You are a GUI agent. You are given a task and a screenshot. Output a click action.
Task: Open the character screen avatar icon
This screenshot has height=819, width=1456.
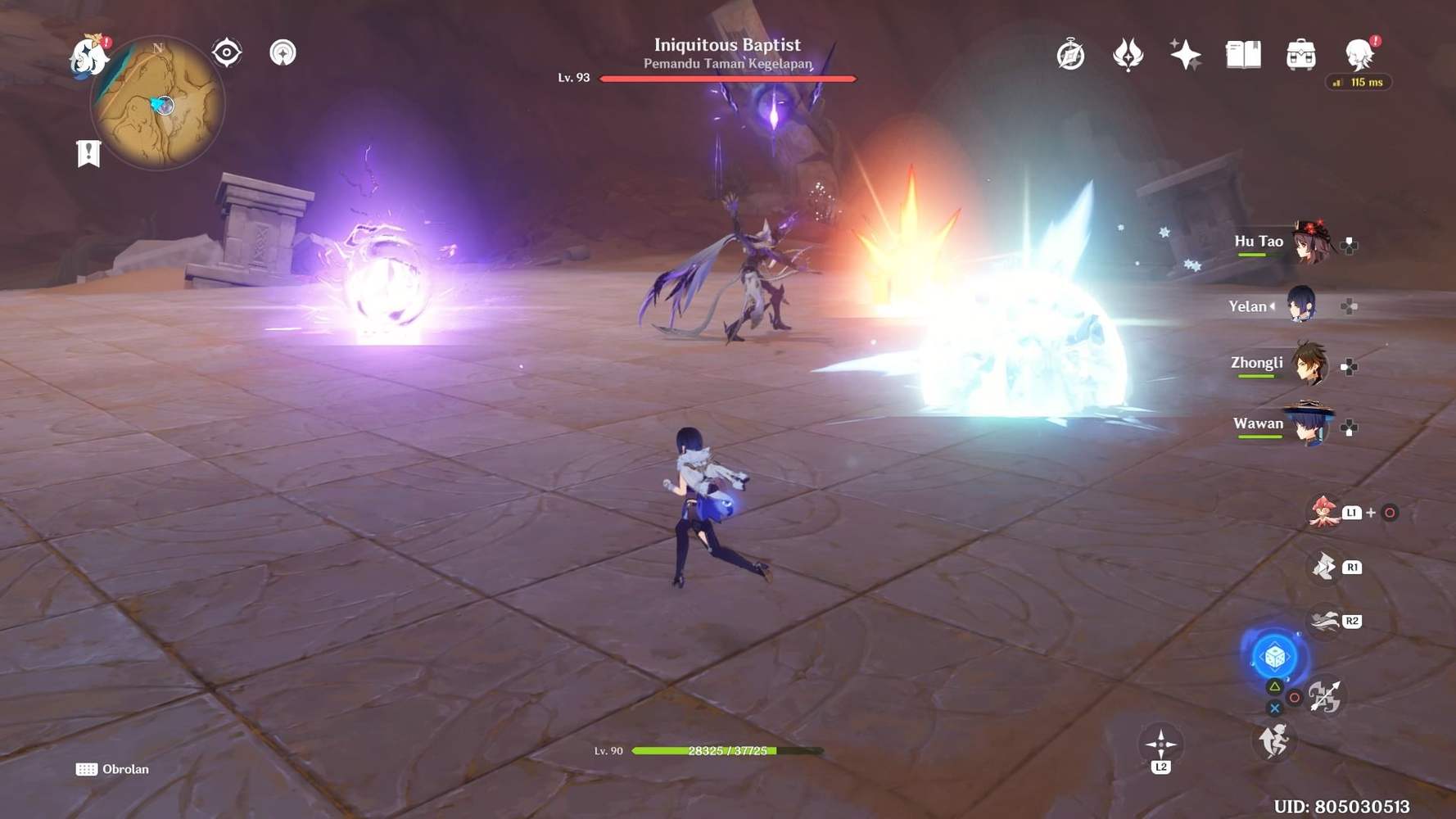pyautogui.click(x=1357, y=55)
